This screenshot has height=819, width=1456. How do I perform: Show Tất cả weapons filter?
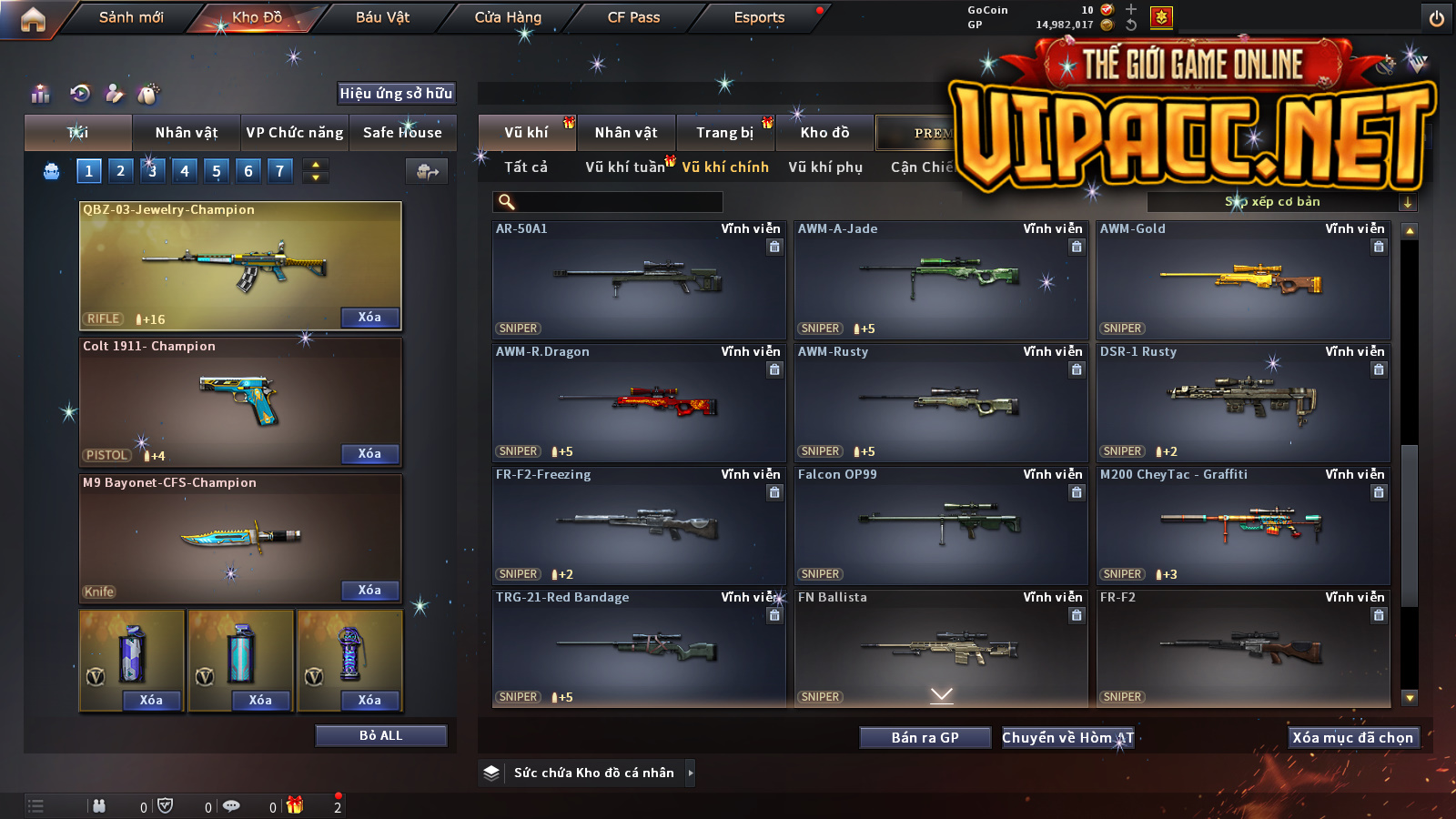click(x=526, y=167)
